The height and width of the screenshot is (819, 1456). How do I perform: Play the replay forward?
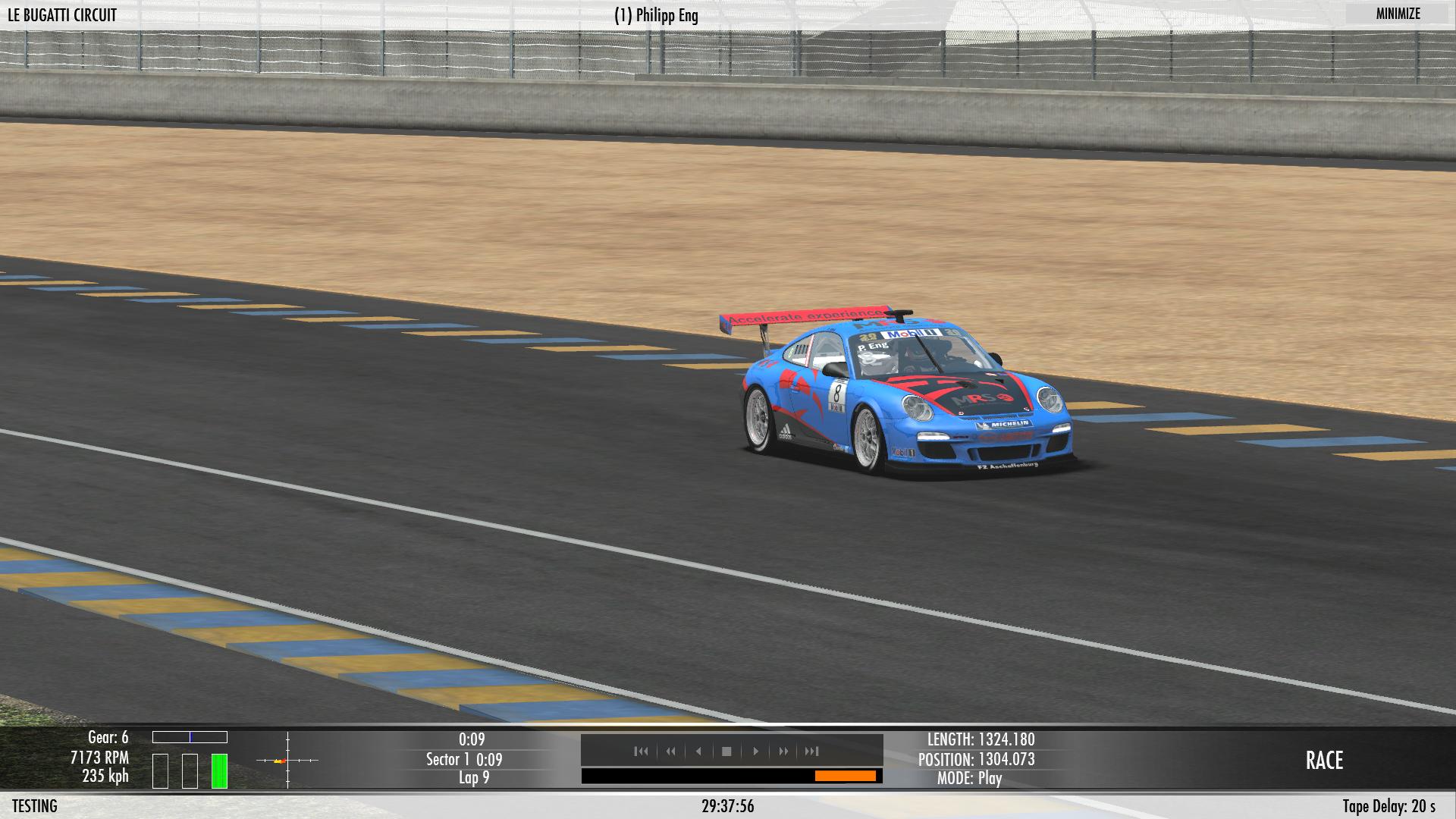[755, 752]
